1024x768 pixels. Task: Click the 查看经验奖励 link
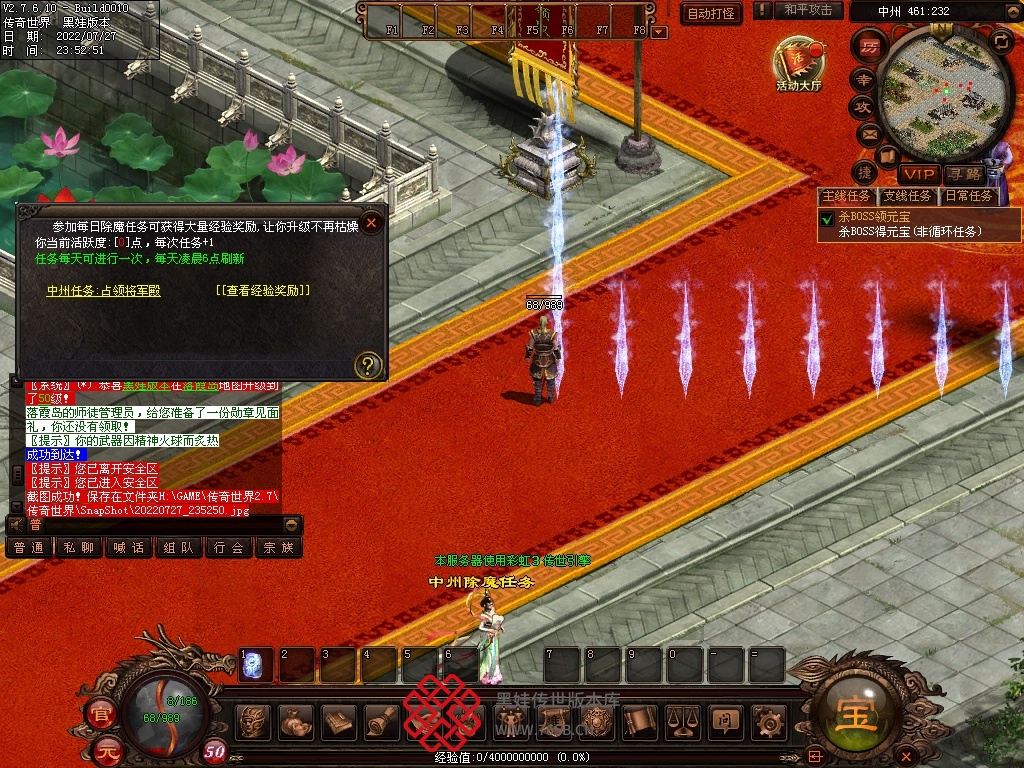[263, 291]
